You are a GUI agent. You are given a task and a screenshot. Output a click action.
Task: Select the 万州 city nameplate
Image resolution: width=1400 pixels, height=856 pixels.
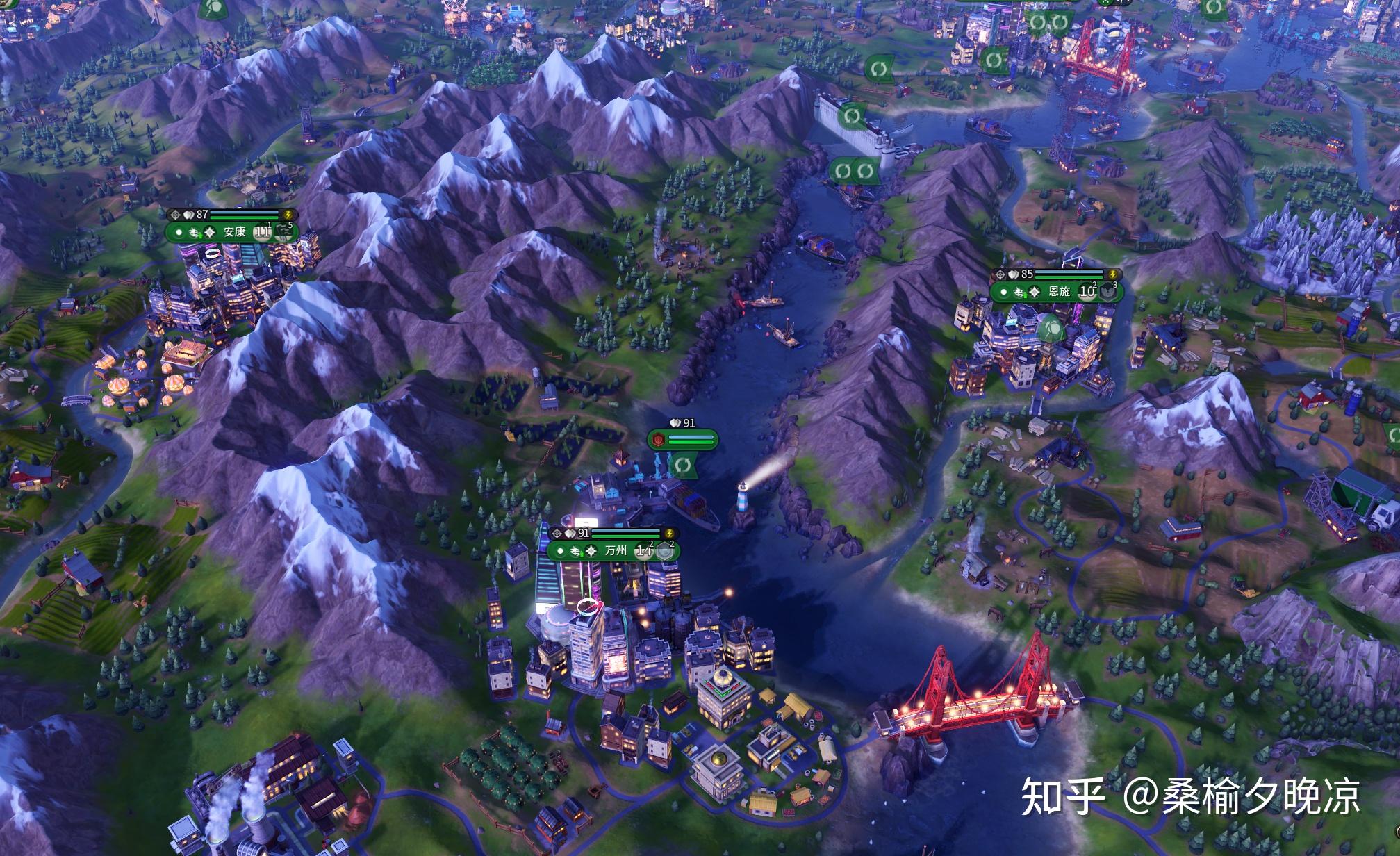tap(616, 550)
